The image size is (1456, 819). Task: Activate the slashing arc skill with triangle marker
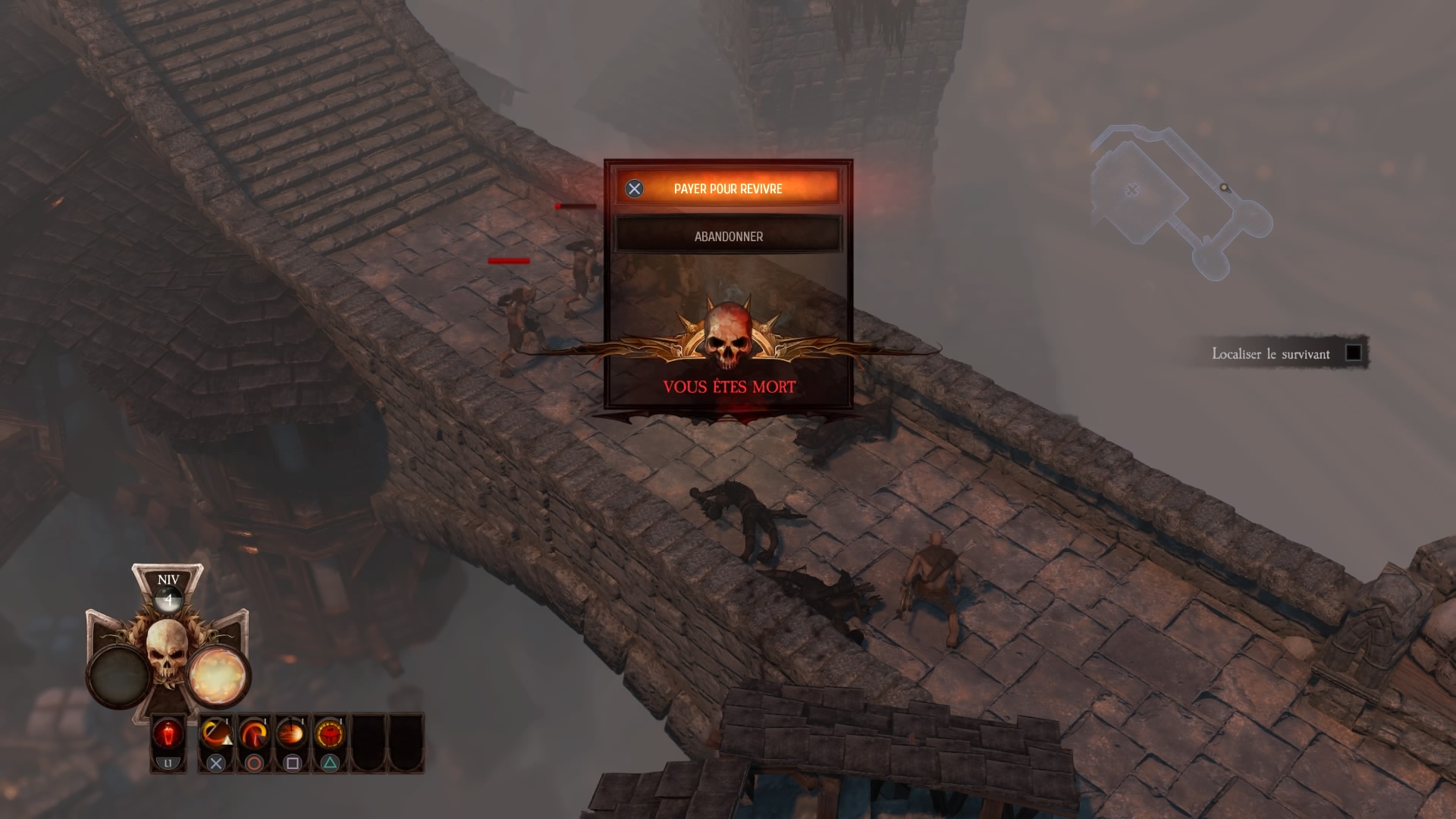pyautogui.click(x=216, y=735)
